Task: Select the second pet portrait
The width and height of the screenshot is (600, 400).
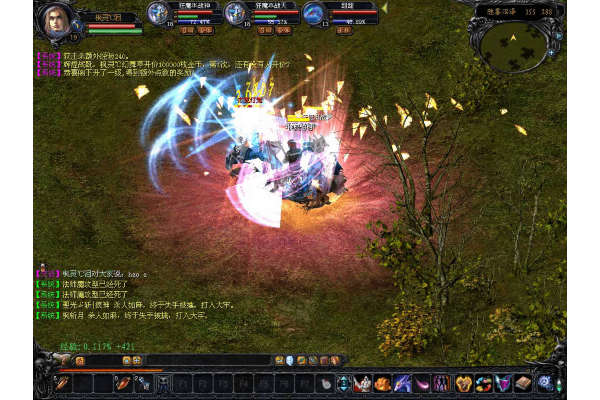Action: pos(235,13)
